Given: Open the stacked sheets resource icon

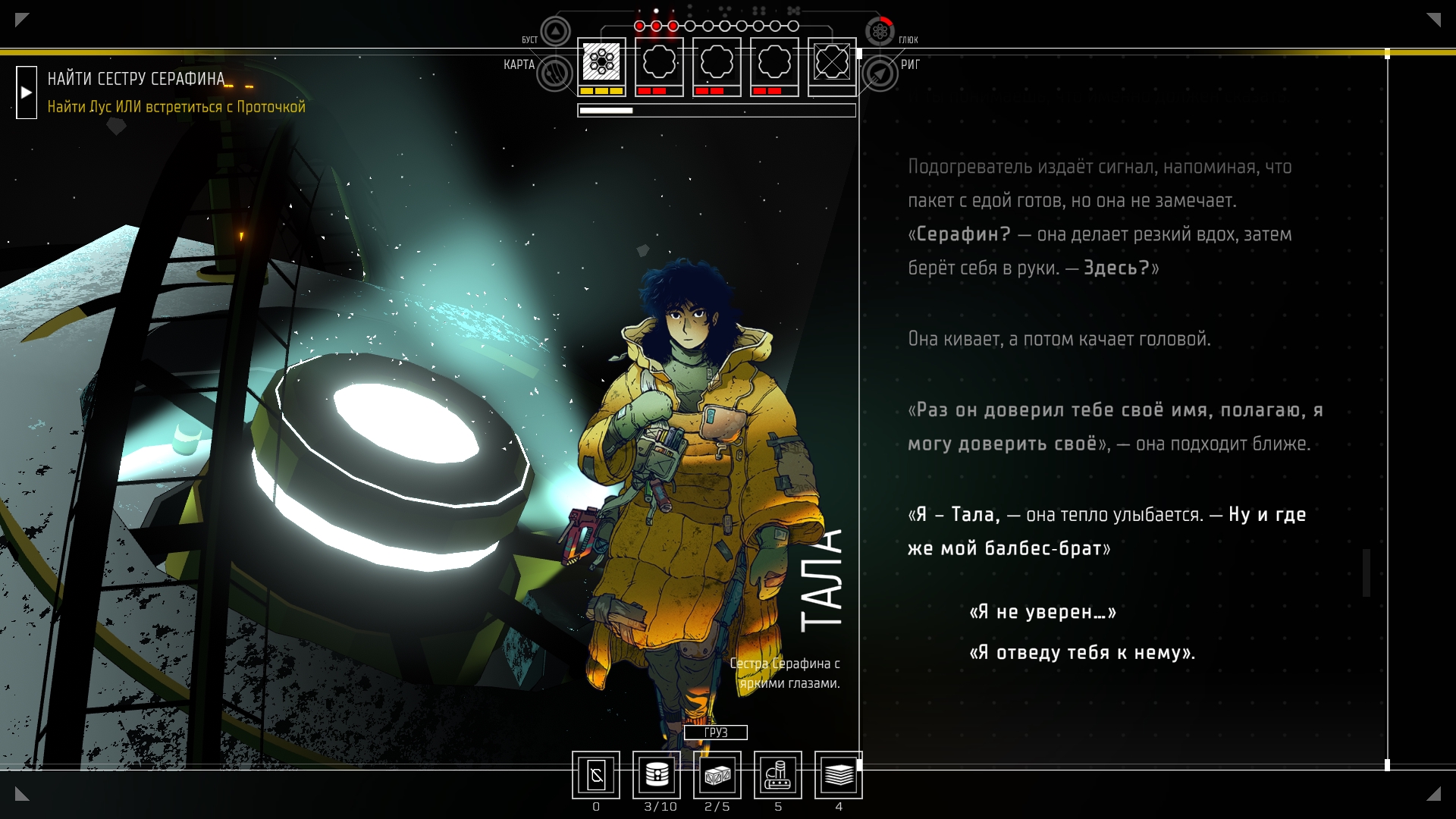Looking at the screenshot, I should pyautogui.click(x=839, y=775).
